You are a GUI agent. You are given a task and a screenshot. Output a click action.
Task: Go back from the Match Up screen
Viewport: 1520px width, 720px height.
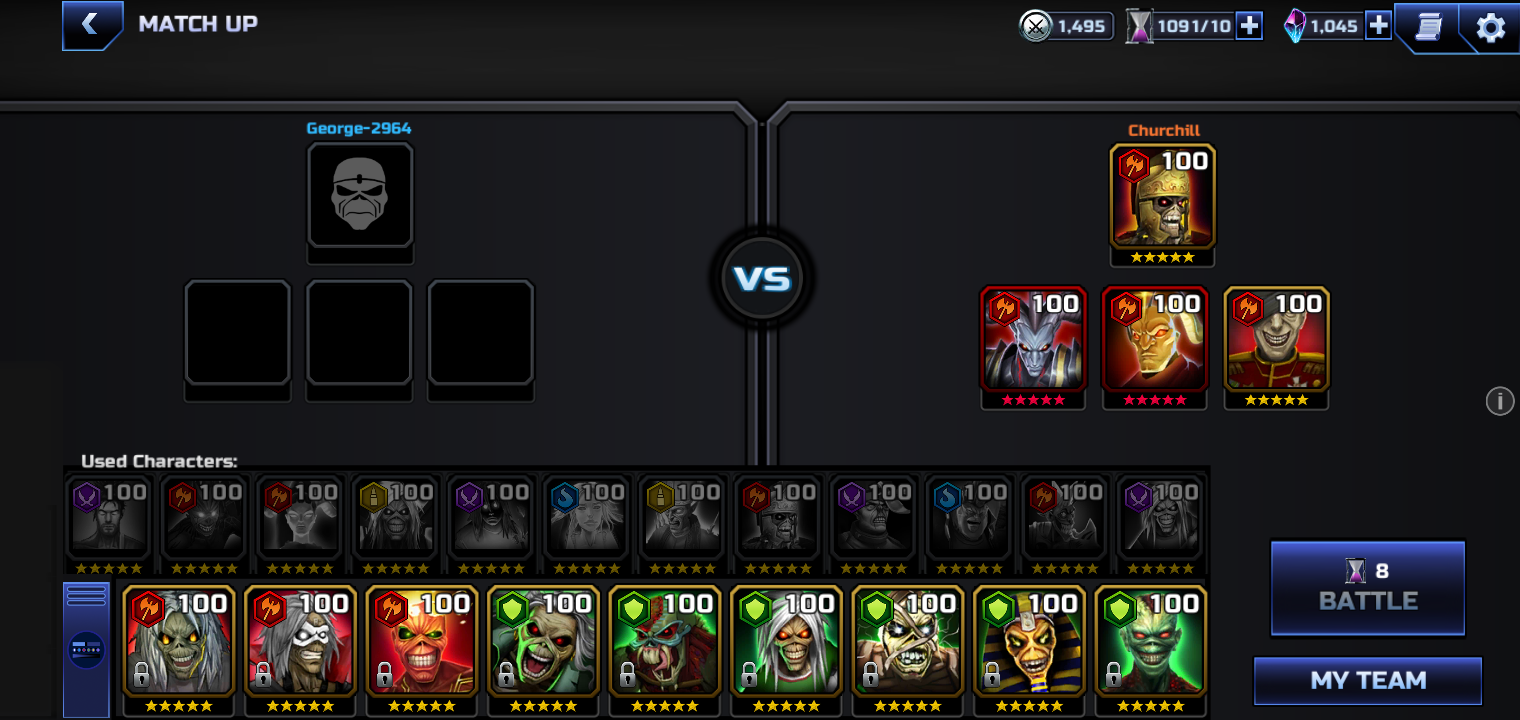pyautogui.click(x=91, y=25)
